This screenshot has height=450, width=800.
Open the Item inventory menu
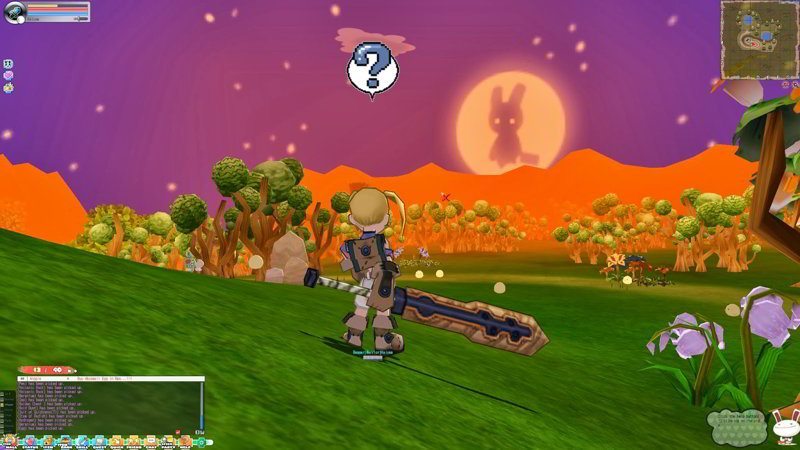(x=48, y=441)
